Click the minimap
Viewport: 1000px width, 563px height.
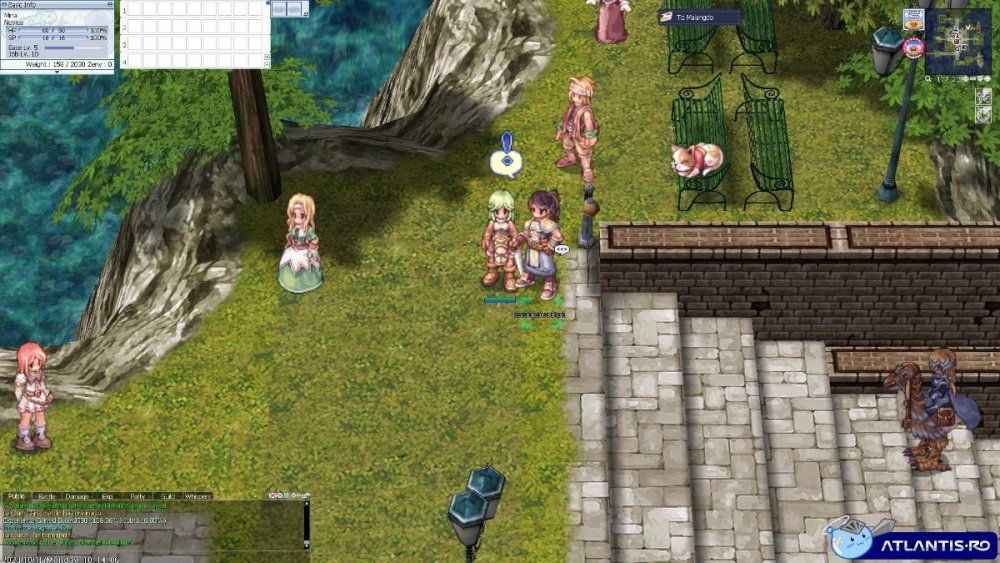click(x=957, y=42)
